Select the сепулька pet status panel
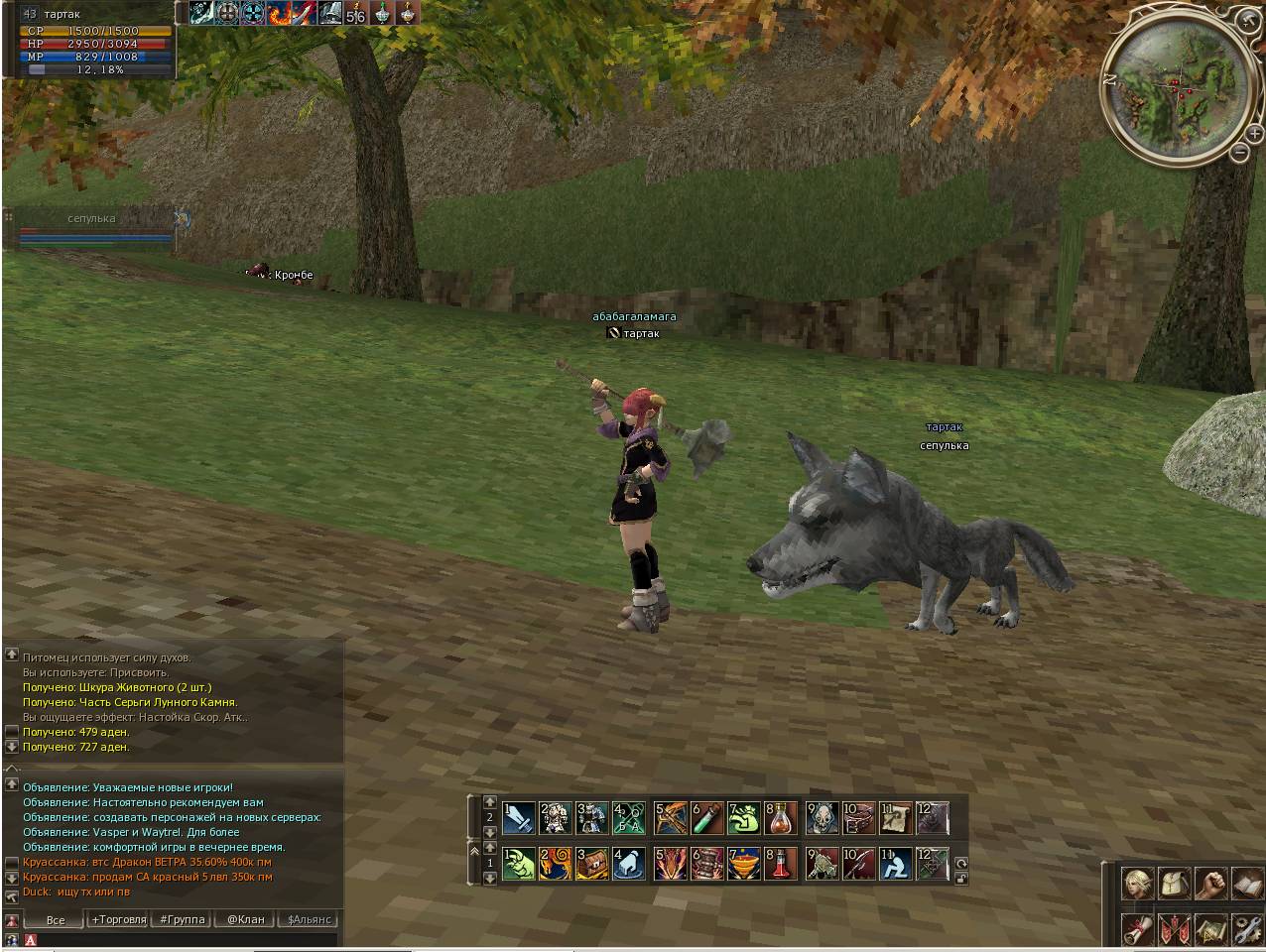Image resolution: width=1266 pixels, height=952 pixels. (91, 228)
